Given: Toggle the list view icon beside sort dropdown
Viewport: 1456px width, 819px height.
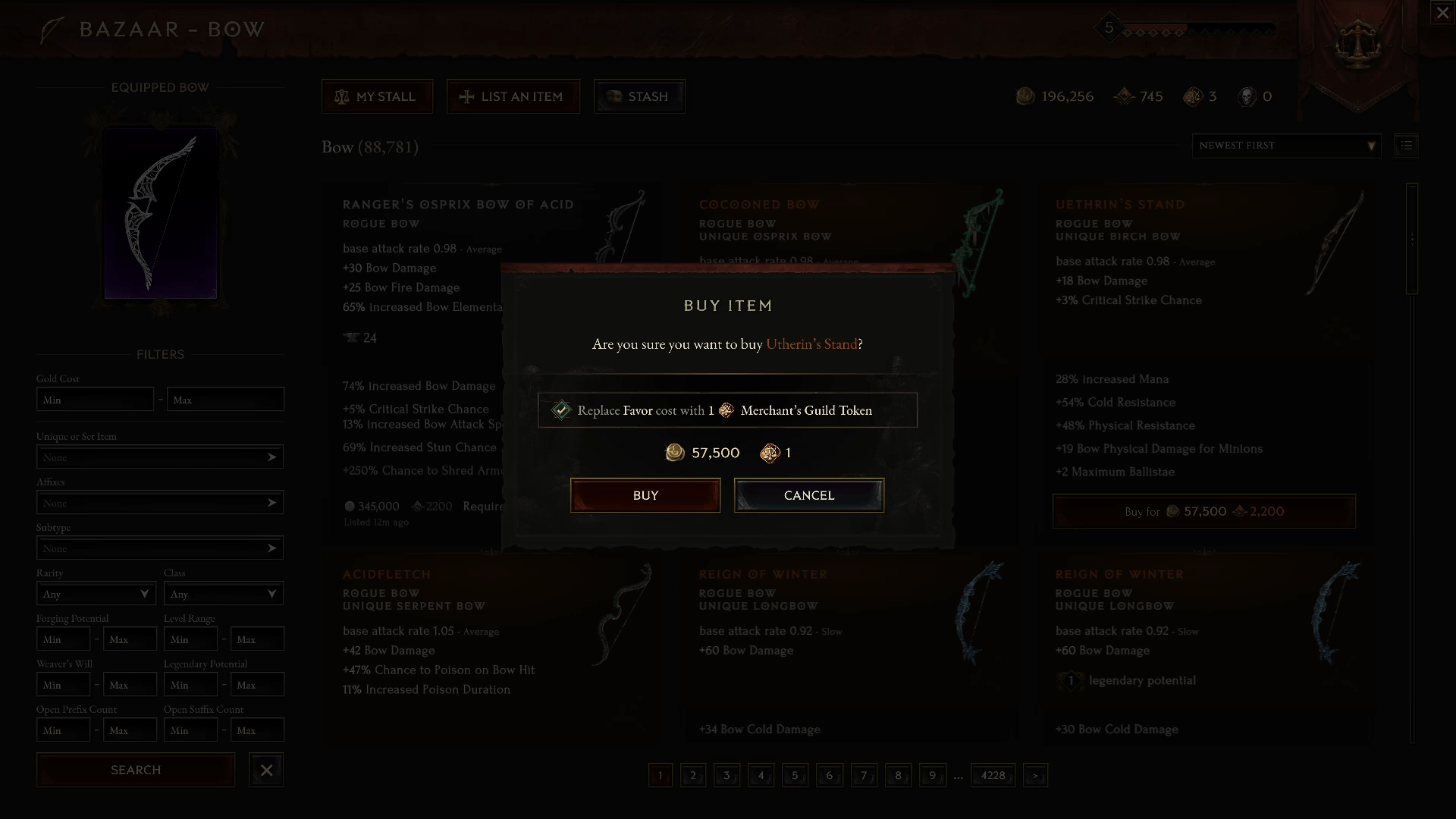Looking at the screenshot, I should [1406, 146].
